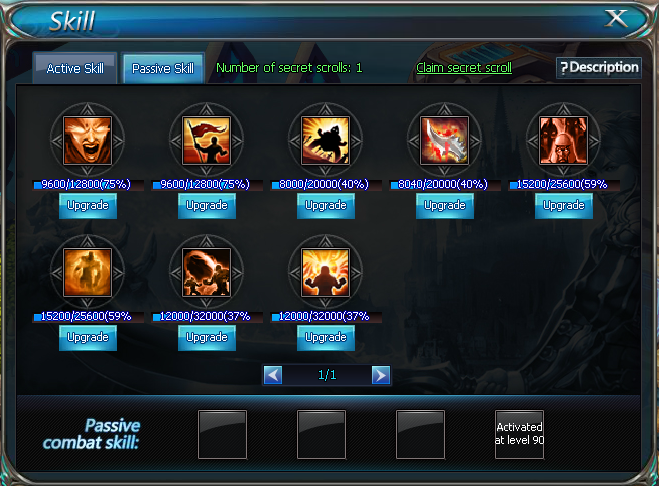The height and width of the screenshot is (486, 659).
Task: Select the red hooded figures skill icon
Action: click(x=564, y=140)
